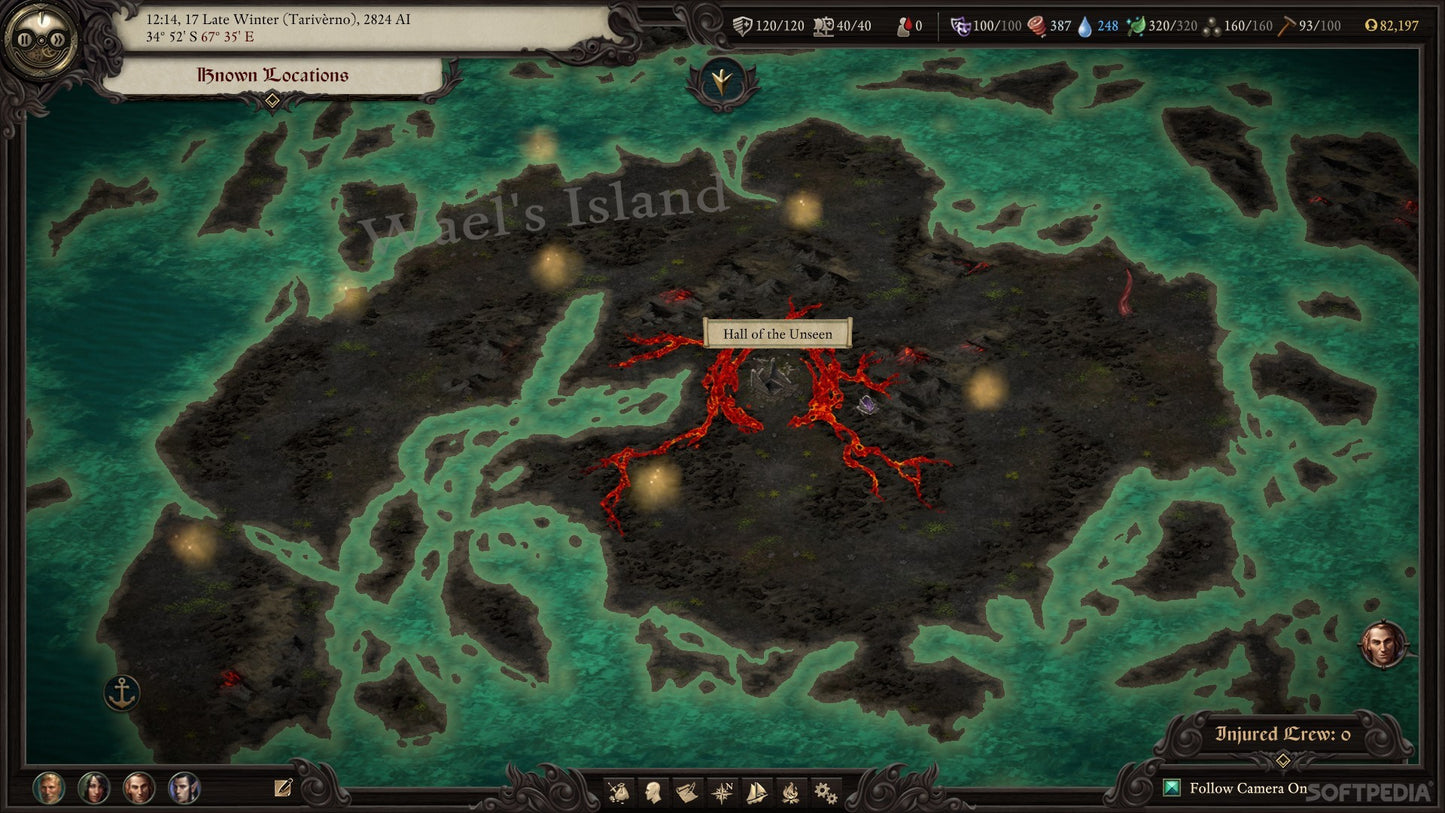Select the Hall of the Unseen location label

coord(777,333)
